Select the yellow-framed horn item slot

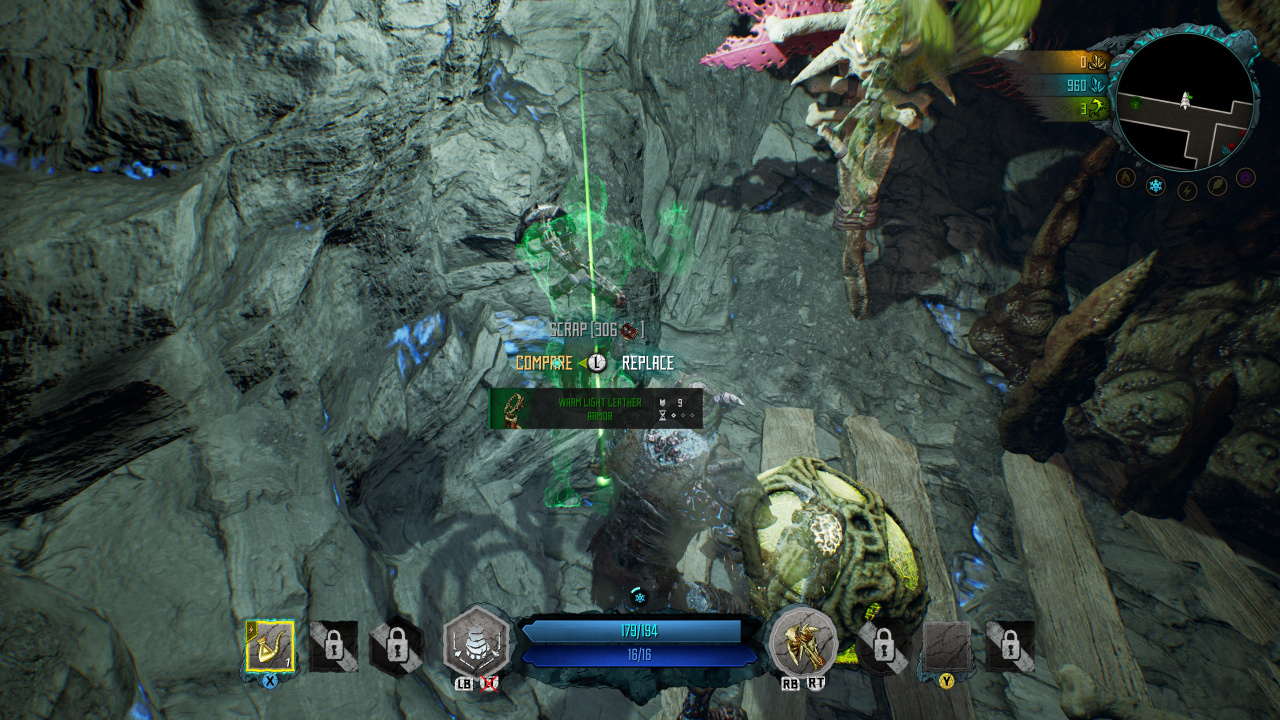coord(269,646)
